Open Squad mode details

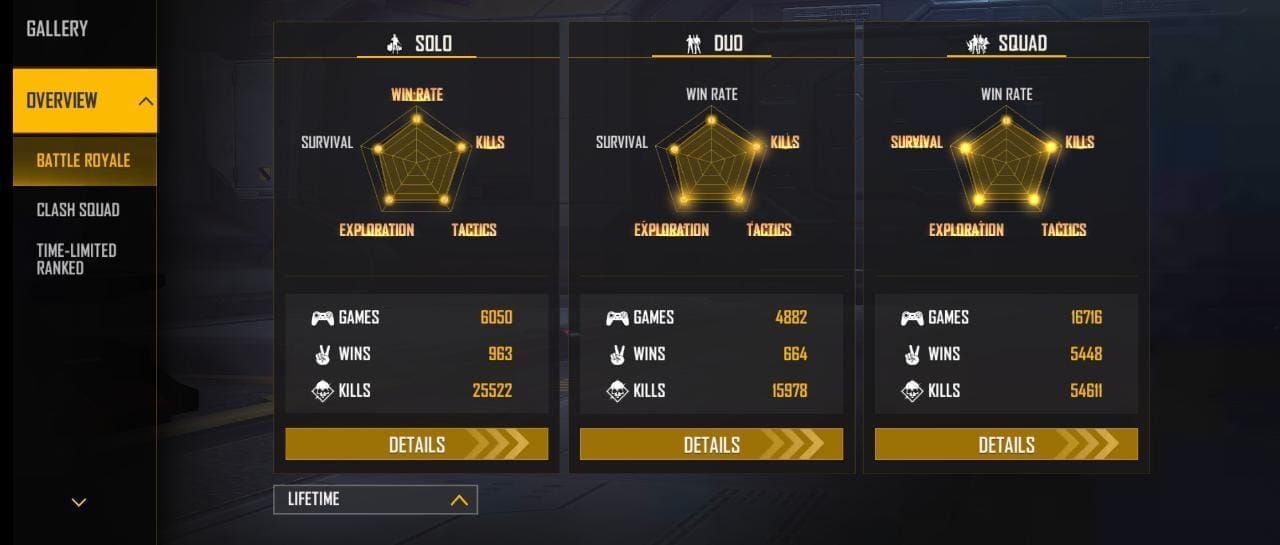click(x=1006, y=445)
